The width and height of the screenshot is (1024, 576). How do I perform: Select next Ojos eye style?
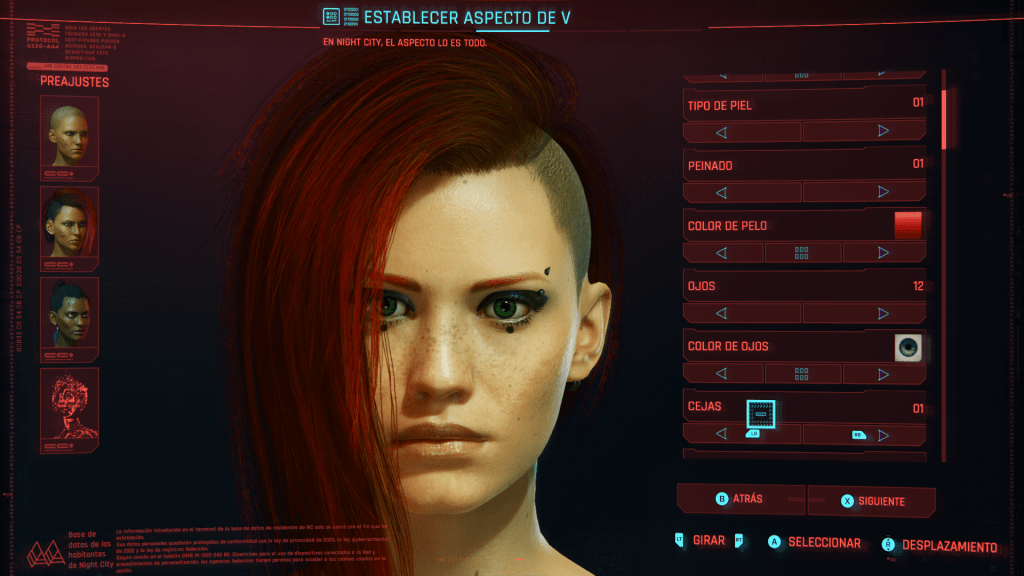882,314
